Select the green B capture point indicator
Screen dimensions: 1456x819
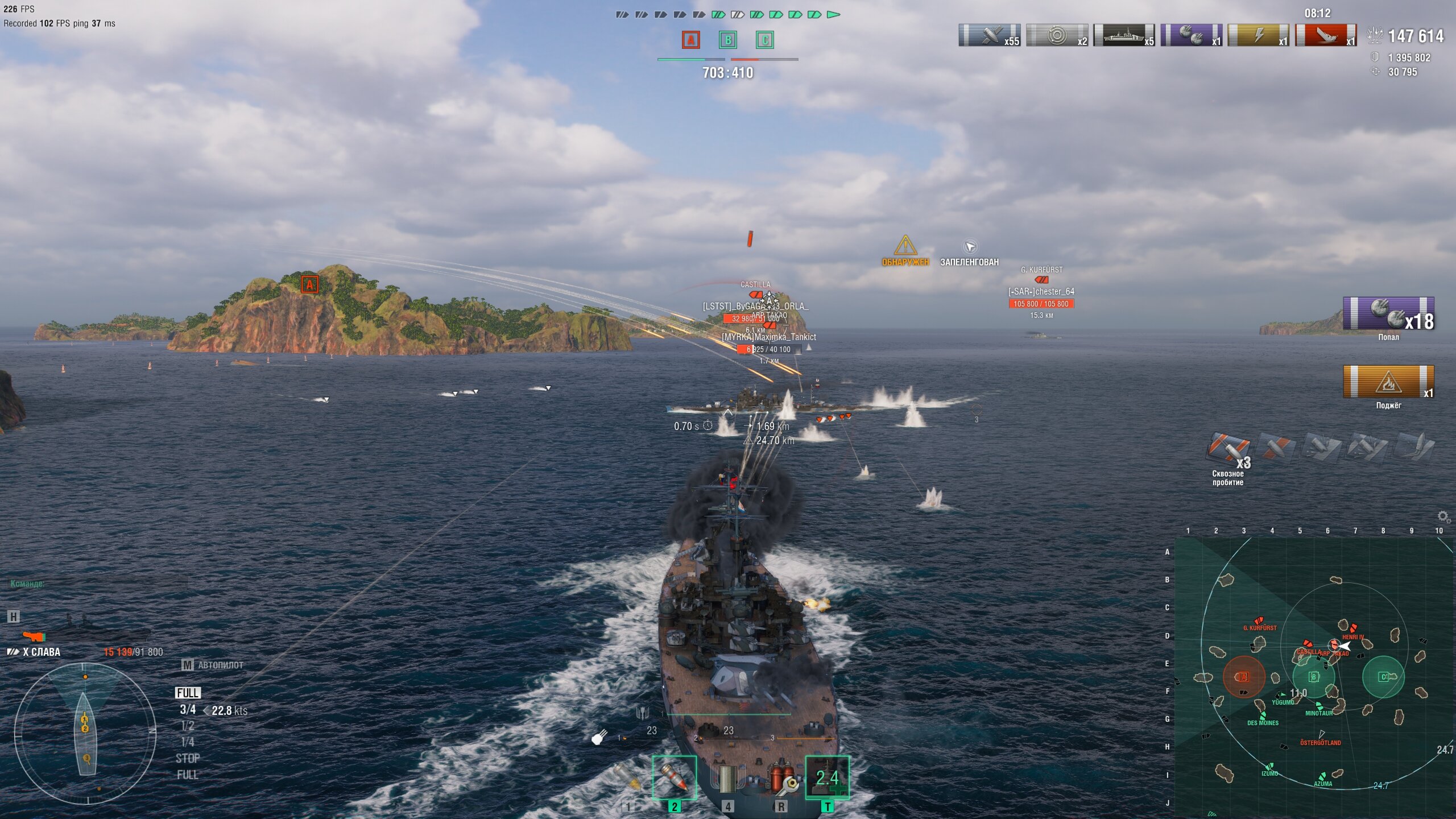(728, 40)
